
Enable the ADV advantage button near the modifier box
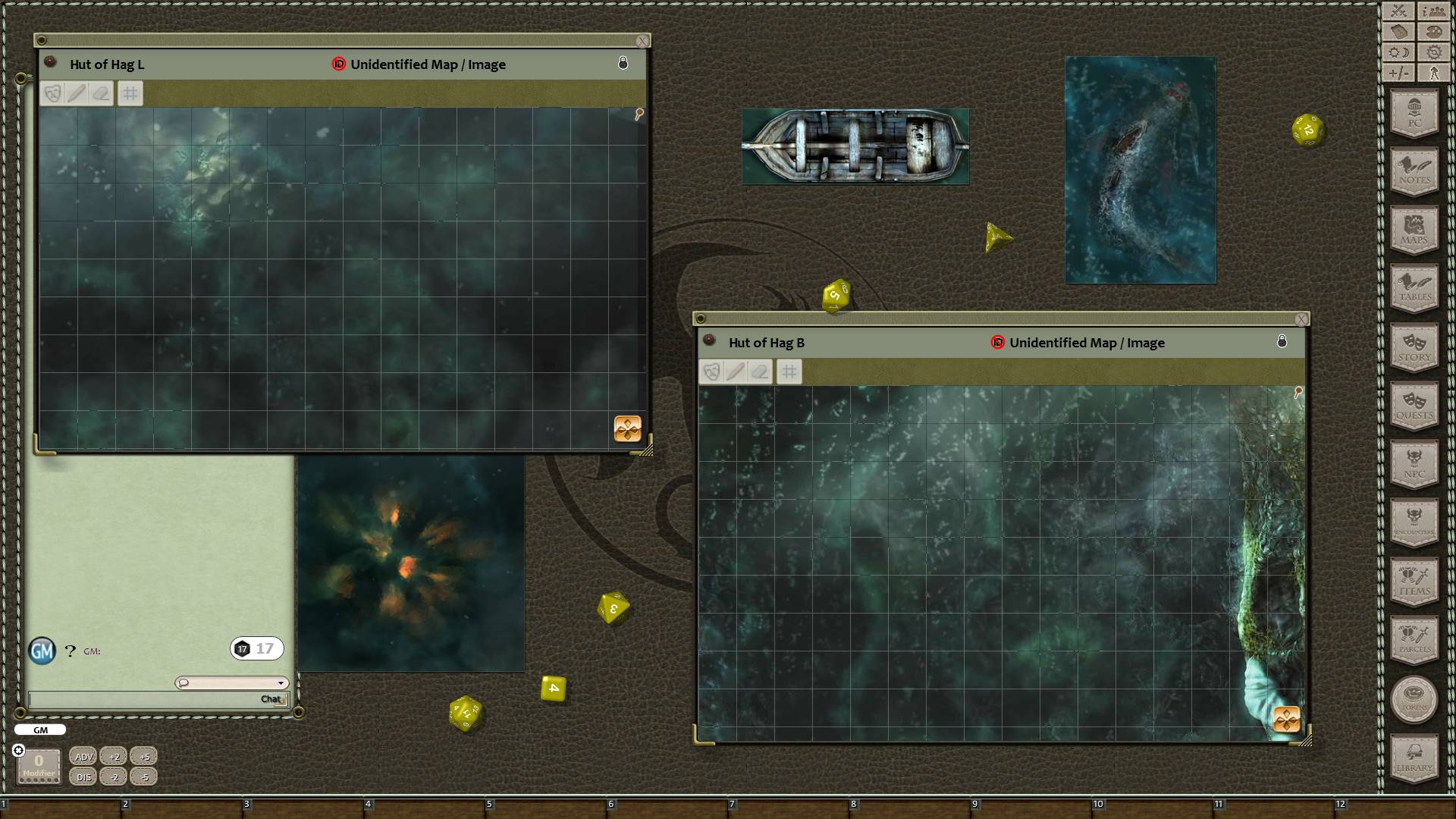click(x=83, y=755)
